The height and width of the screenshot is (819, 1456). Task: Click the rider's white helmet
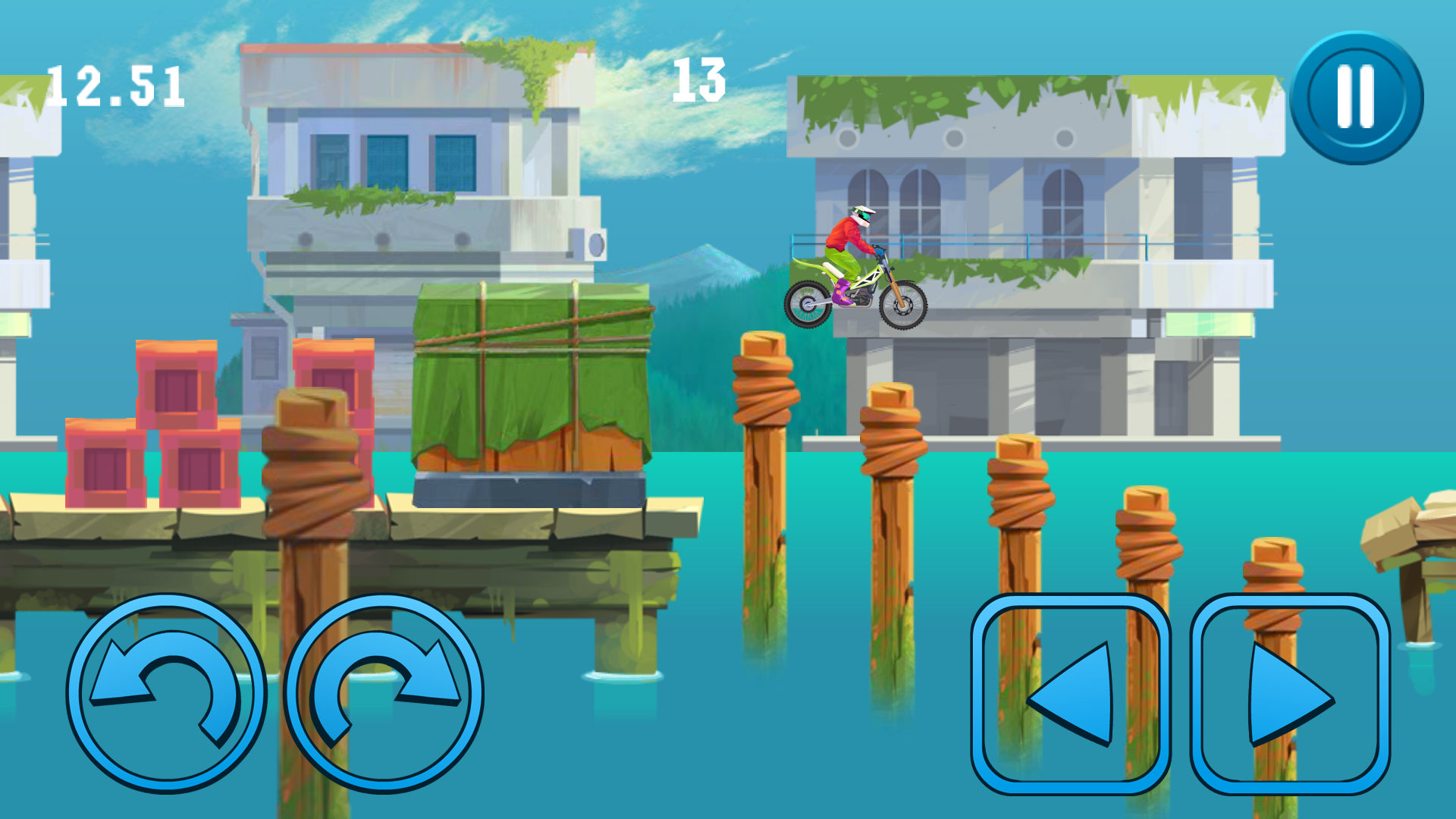coord(861,212)
